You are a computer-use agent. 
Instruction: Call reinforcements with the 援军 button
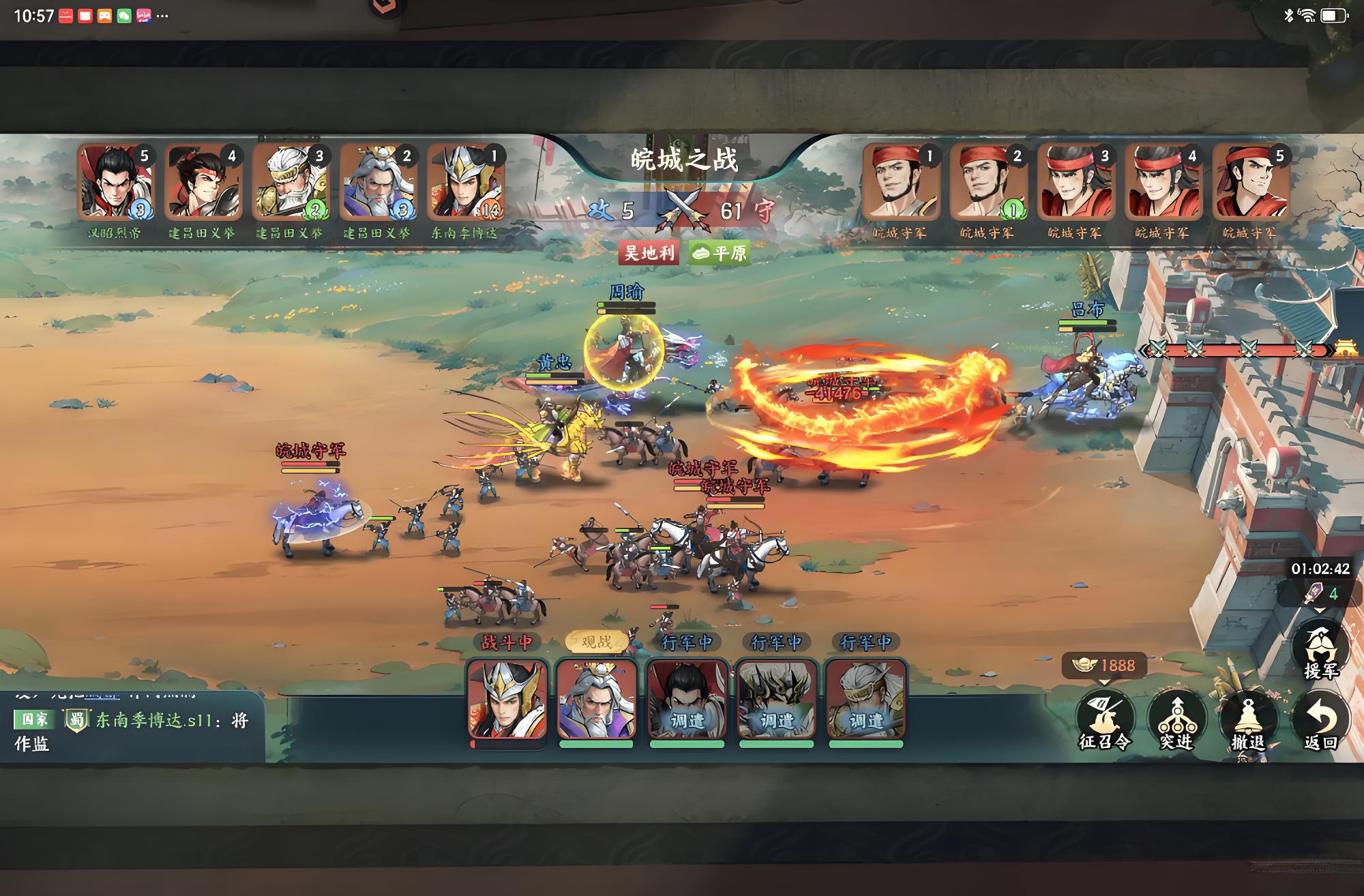point(1321,651)
